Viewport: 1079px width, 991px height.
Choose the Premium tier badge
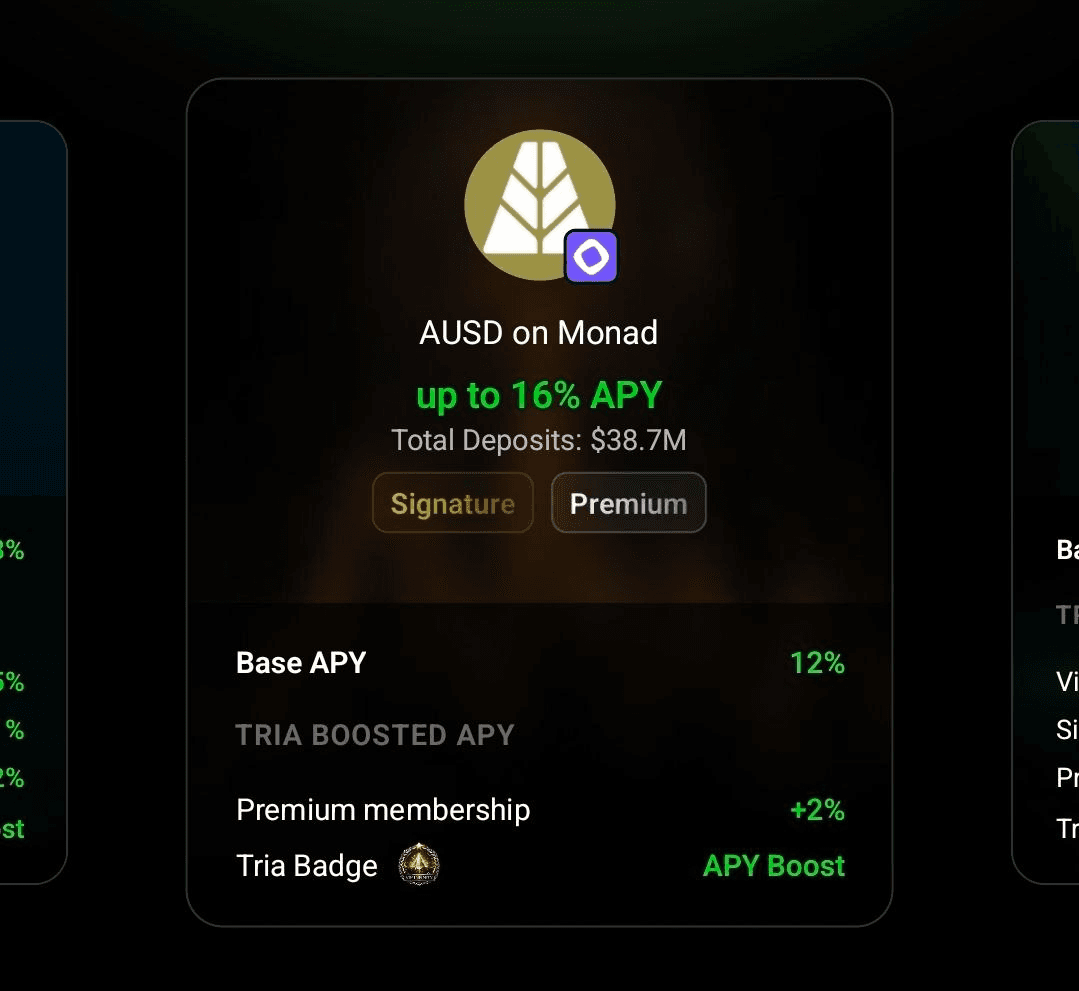tap(628, 503)
